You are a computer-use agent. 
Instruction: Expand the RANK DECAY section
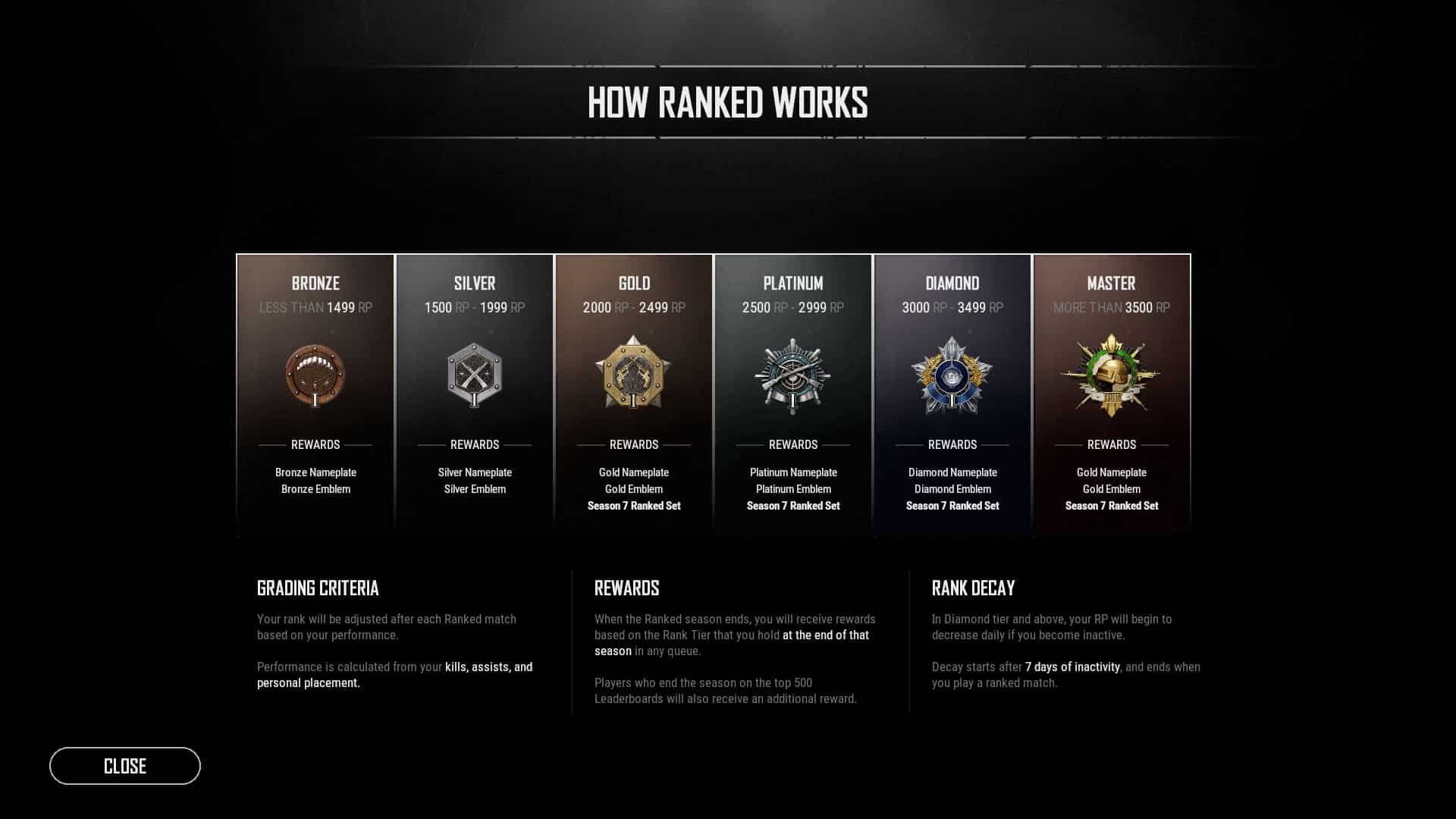click(x=974, y=588)
